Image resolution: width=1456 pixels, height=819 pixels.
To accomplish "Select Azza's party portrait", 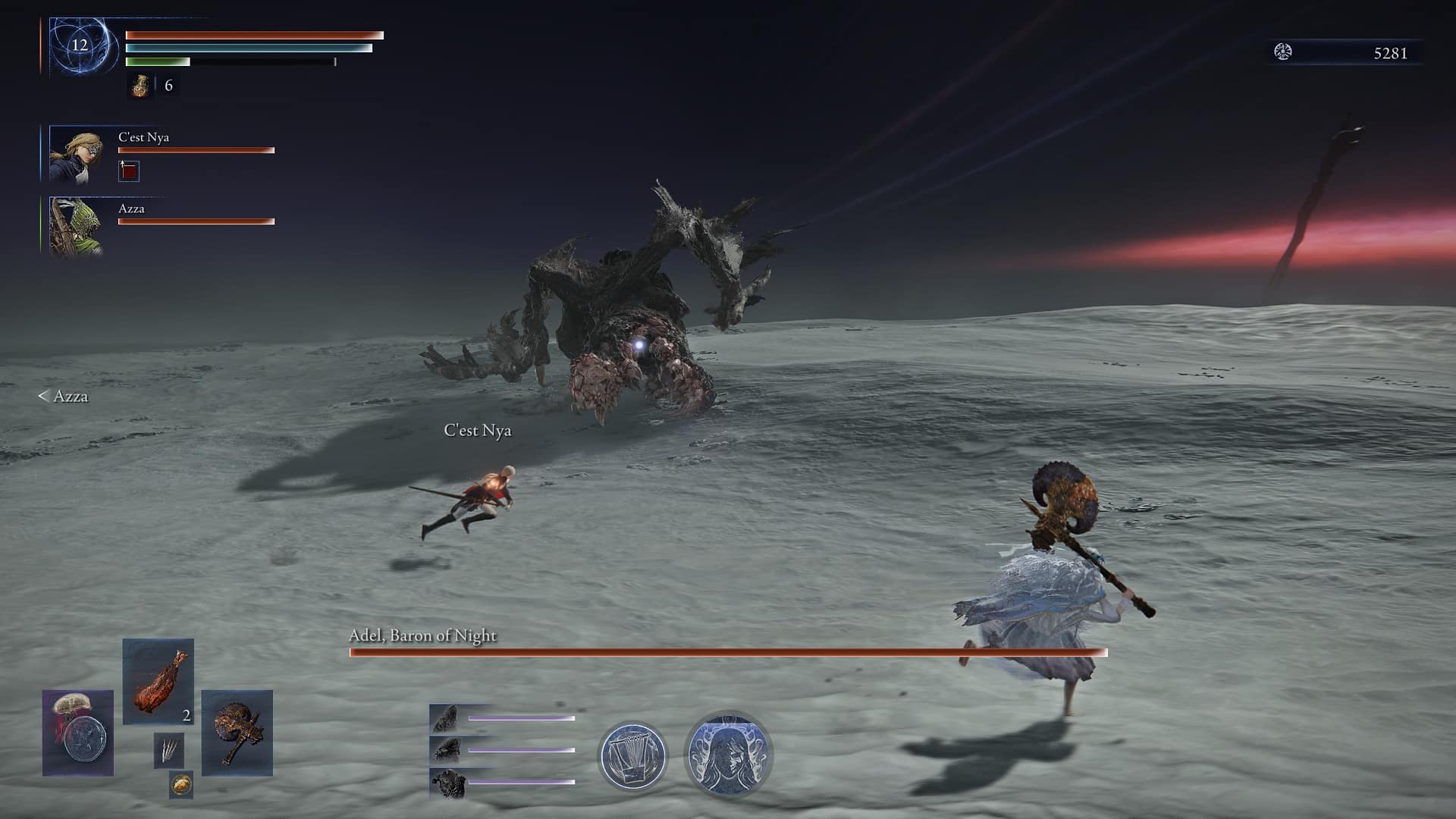I will tap(76, 227).
